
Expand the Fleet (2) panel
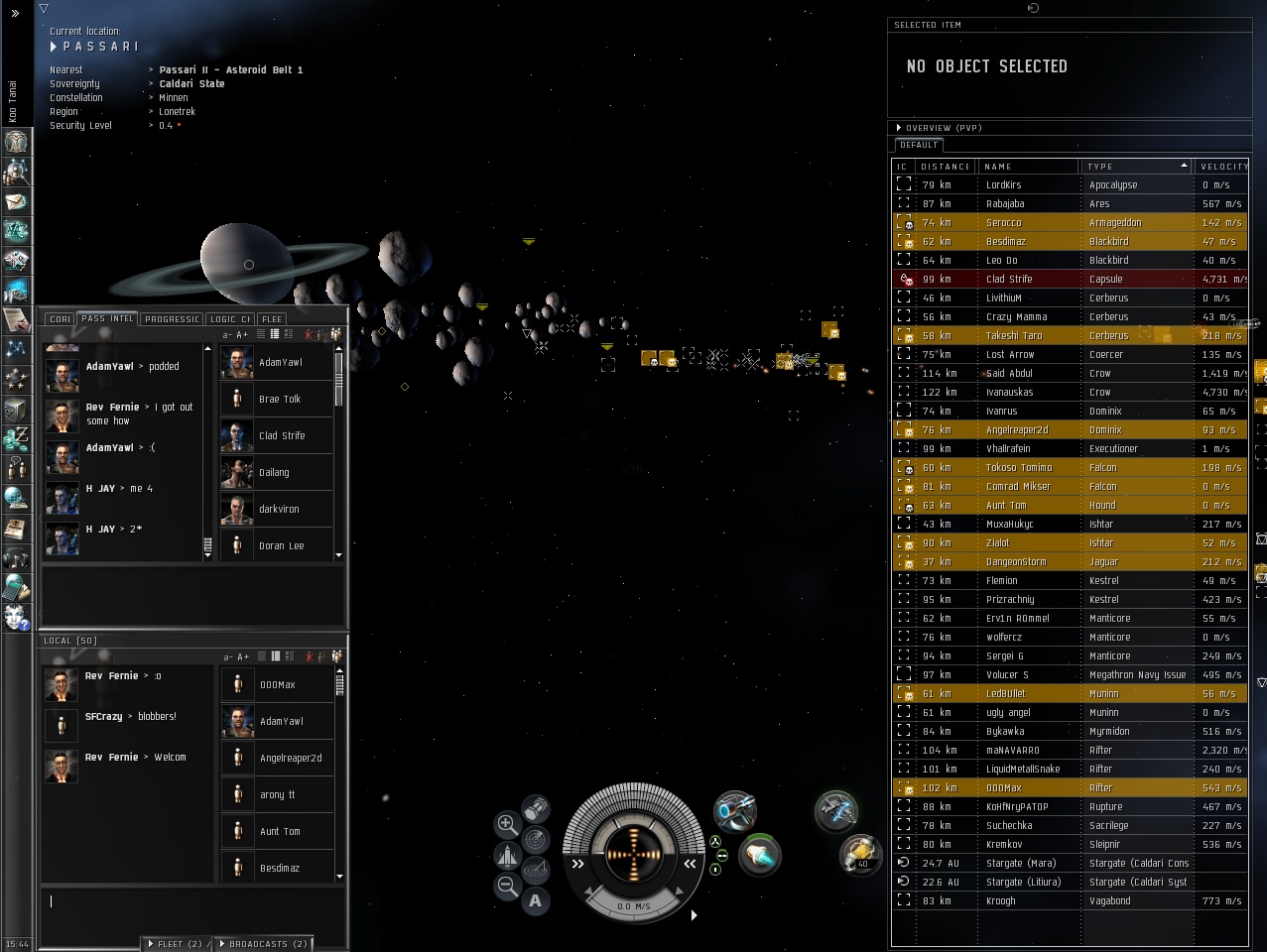click(179, 944)
